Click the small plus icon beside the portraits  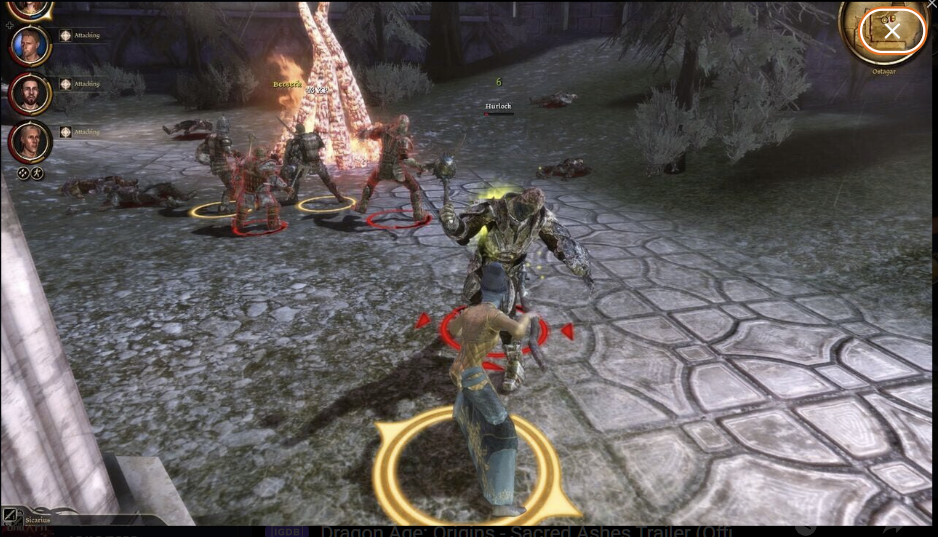click(10, 25)
